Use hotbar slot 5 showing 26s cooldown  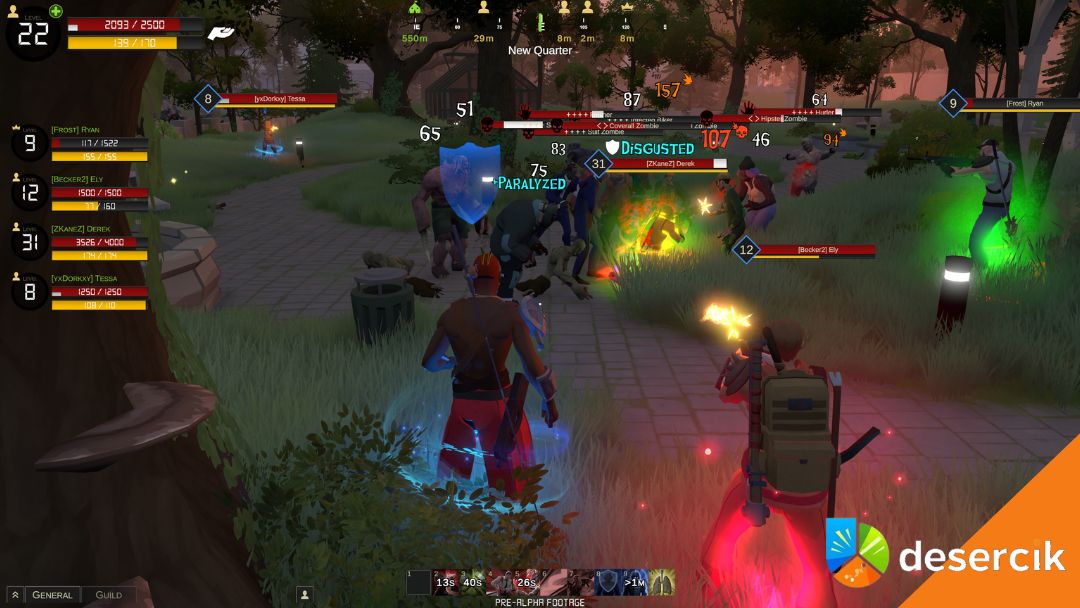click(x=527, y=582)
